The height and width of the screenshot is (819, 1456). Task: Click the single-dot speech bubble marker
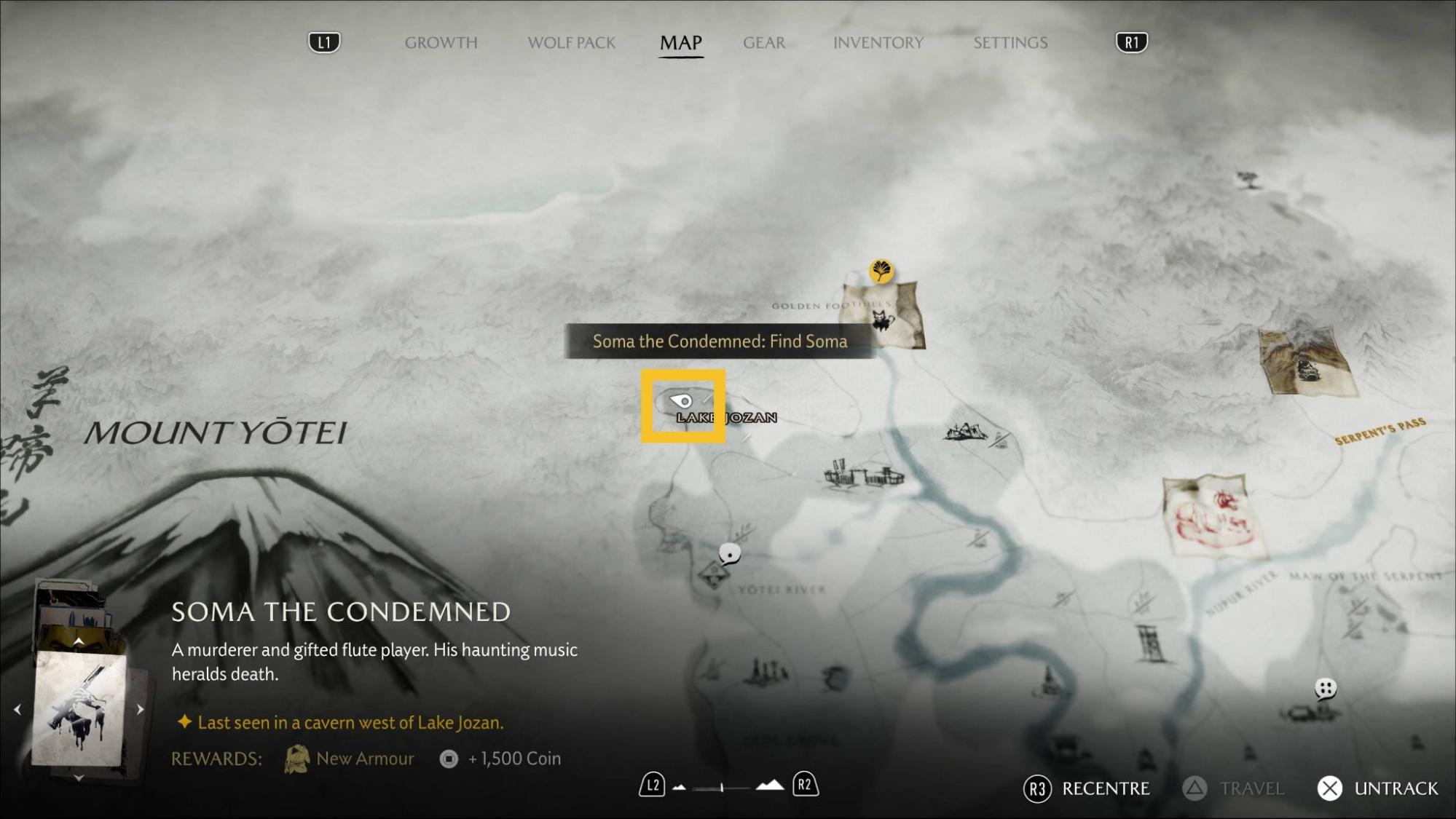click(730, 555)
